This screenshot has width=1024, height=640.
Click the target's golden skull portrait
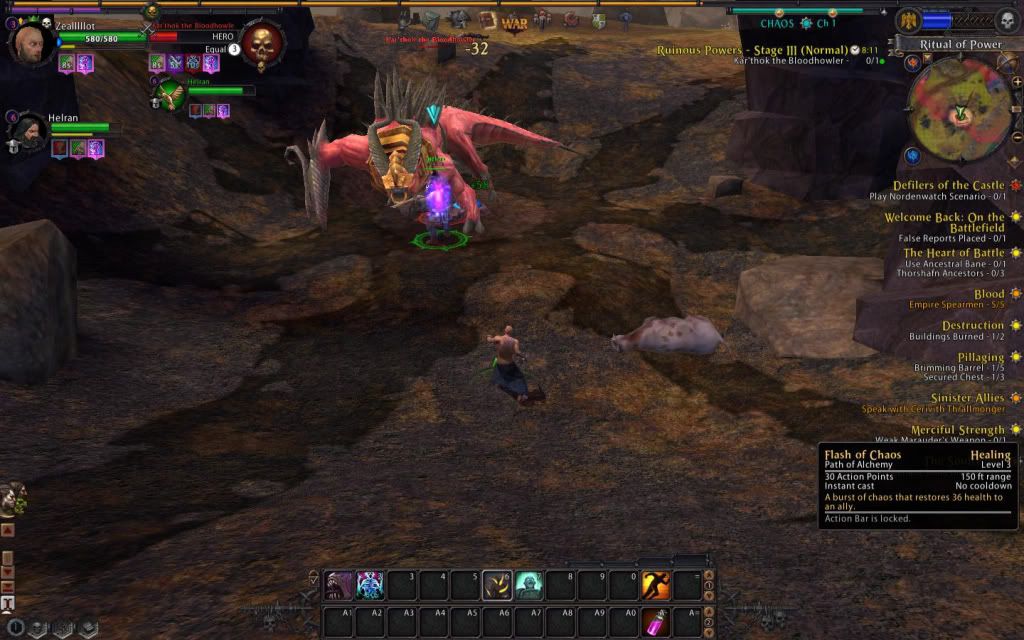click(262, 44)
